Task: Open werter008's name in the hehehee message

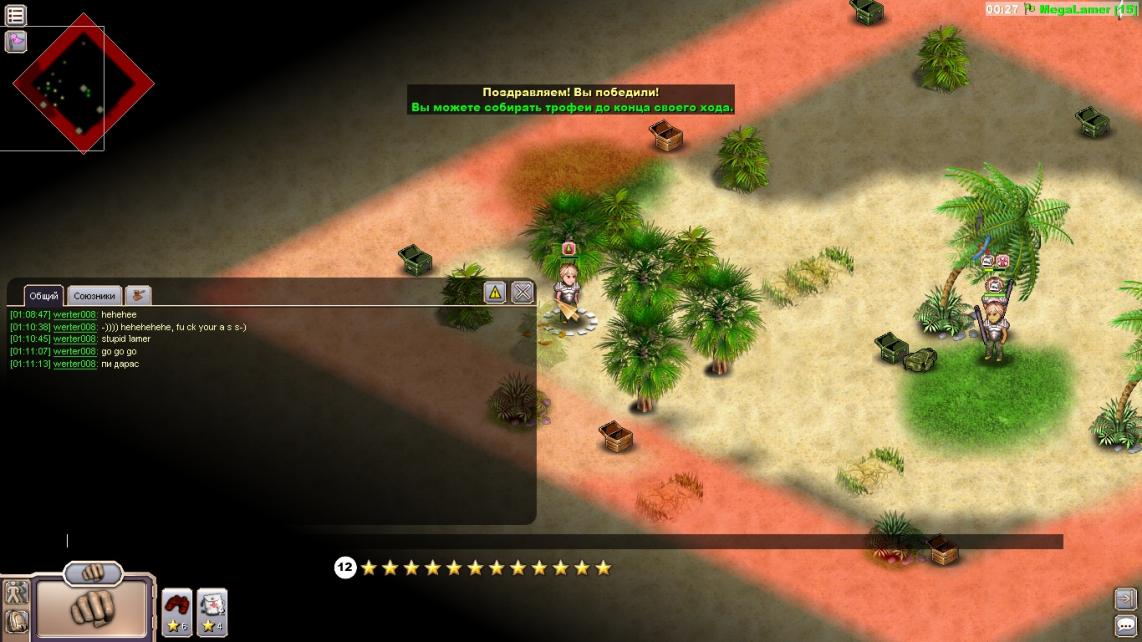Action: (x=75, y=314)
